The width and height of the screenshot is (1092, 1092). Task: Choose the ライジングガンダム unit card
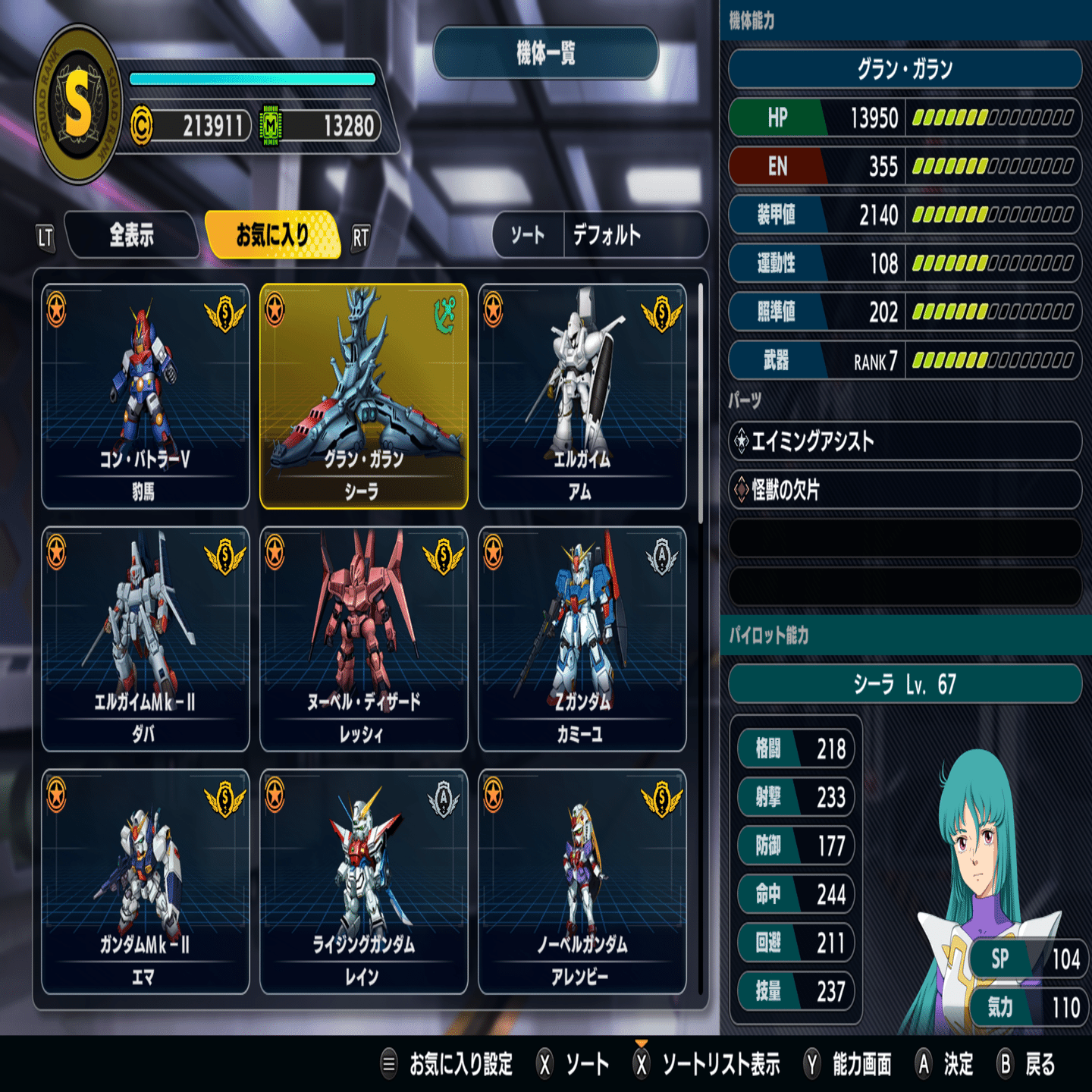pos(364,881)
